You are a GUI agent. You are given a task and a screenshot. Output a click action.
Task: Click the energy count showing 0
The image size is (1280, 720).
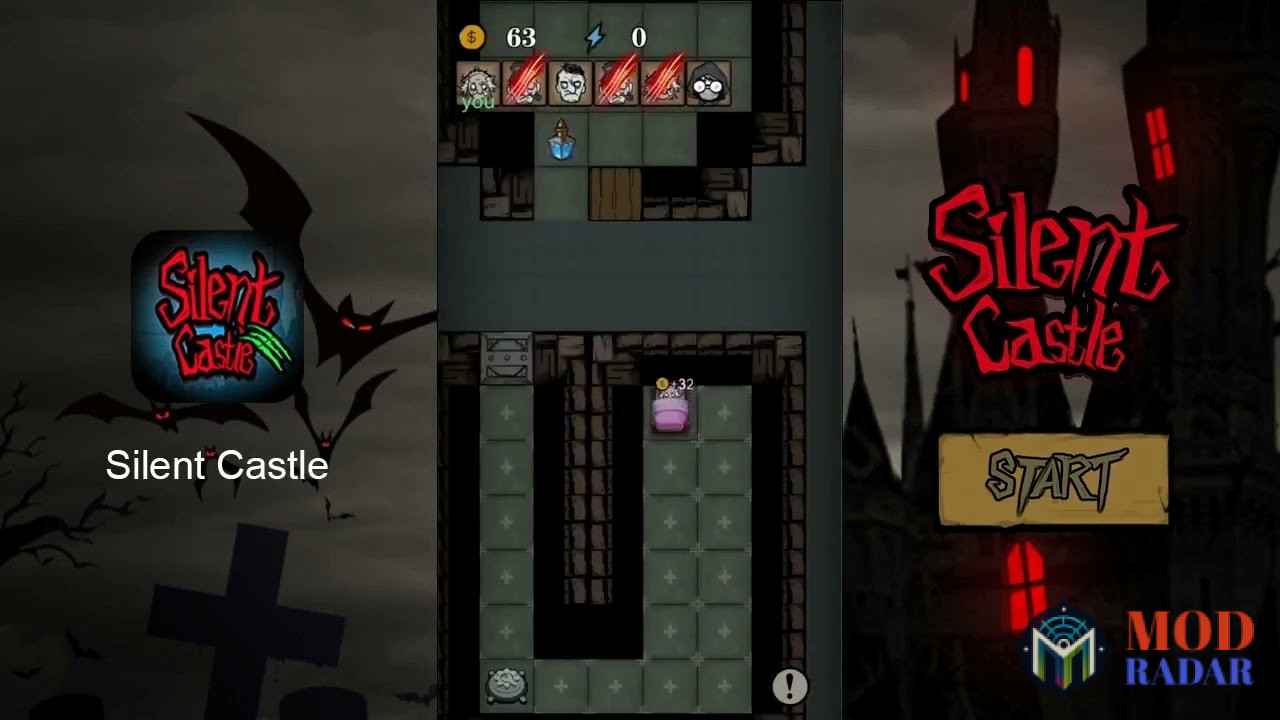pyautogui.click(x=637, y=37)
